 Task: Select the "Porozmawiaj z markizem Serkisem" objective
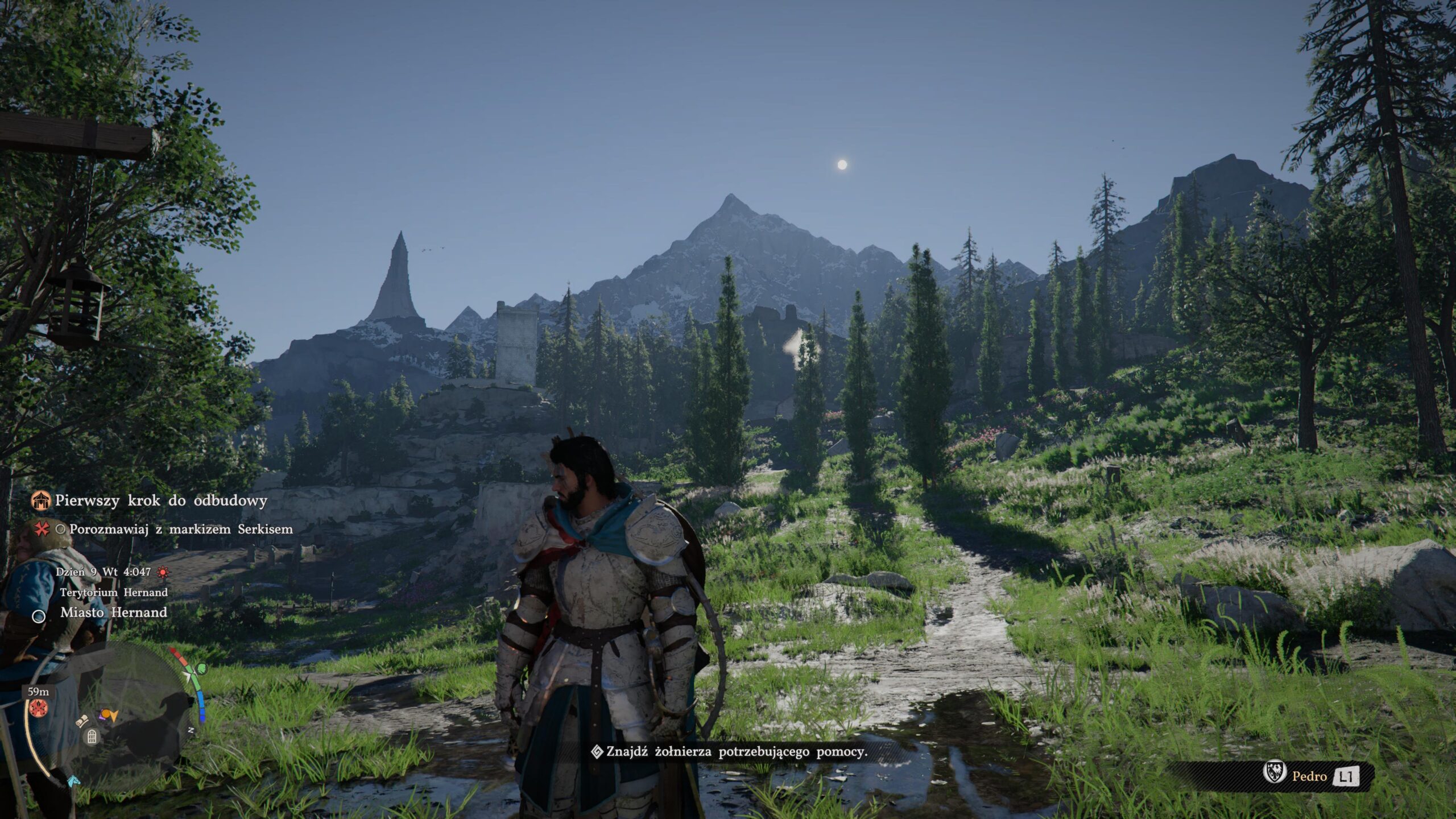181,530
